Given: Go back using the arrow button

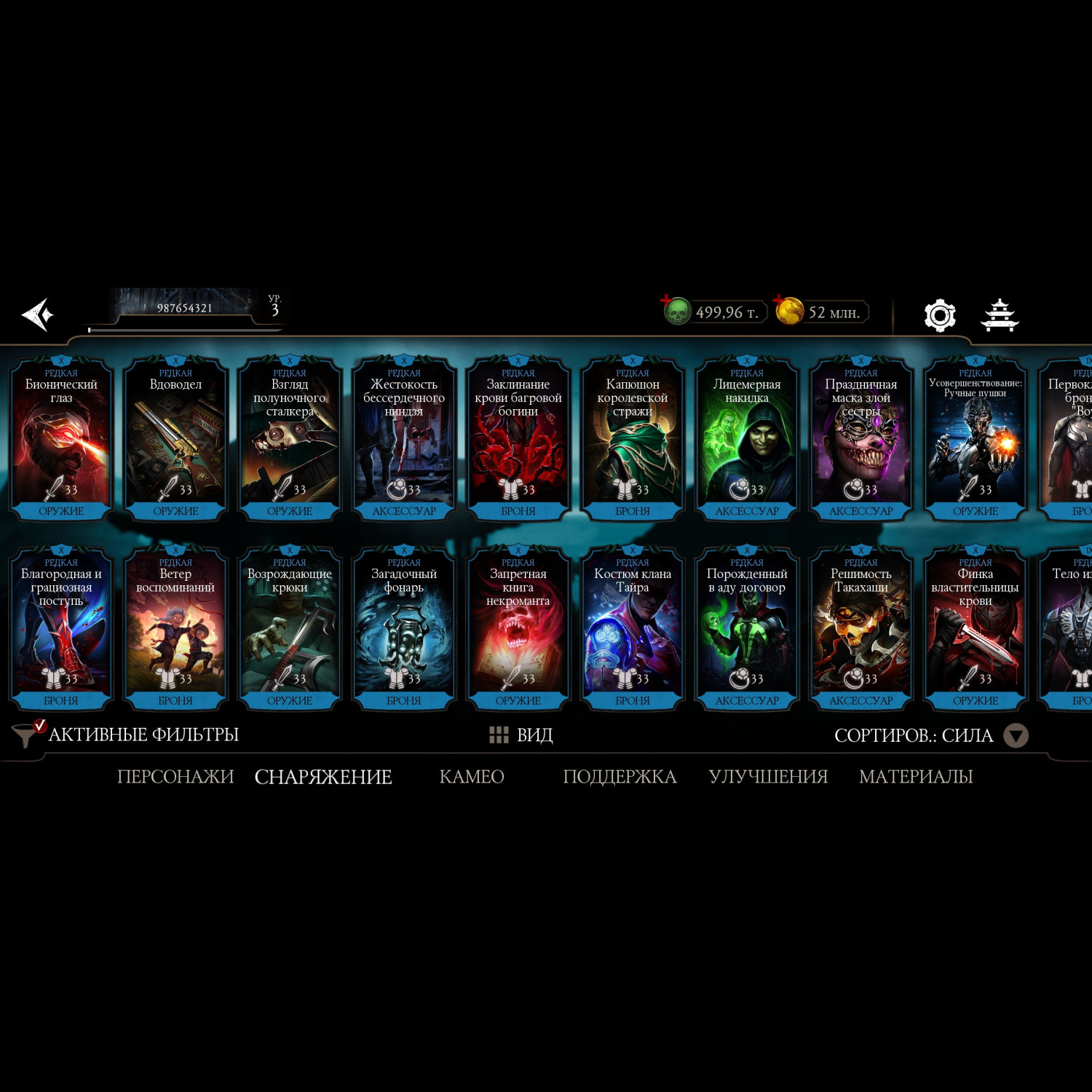Looking at the screenshot, I should [38, 314].
